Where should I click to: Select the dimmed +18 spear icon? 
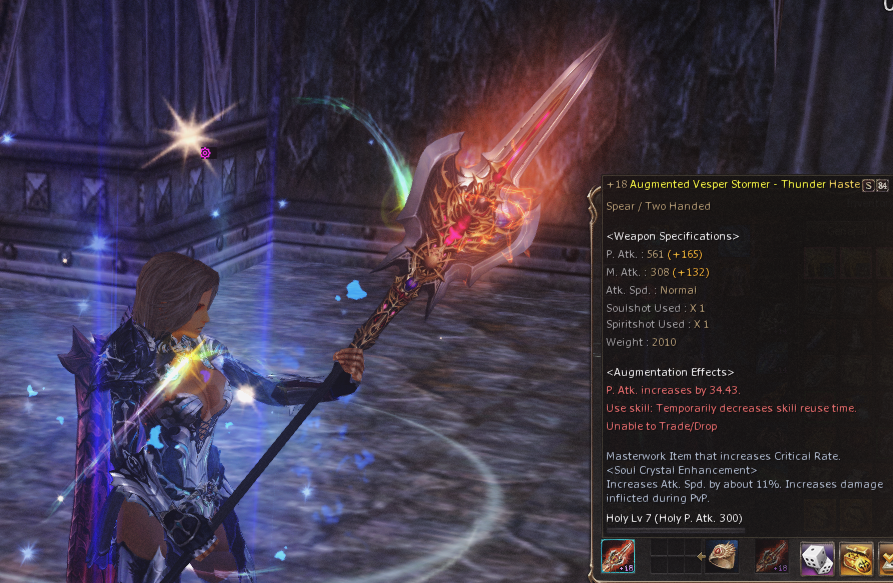point(772,558)
